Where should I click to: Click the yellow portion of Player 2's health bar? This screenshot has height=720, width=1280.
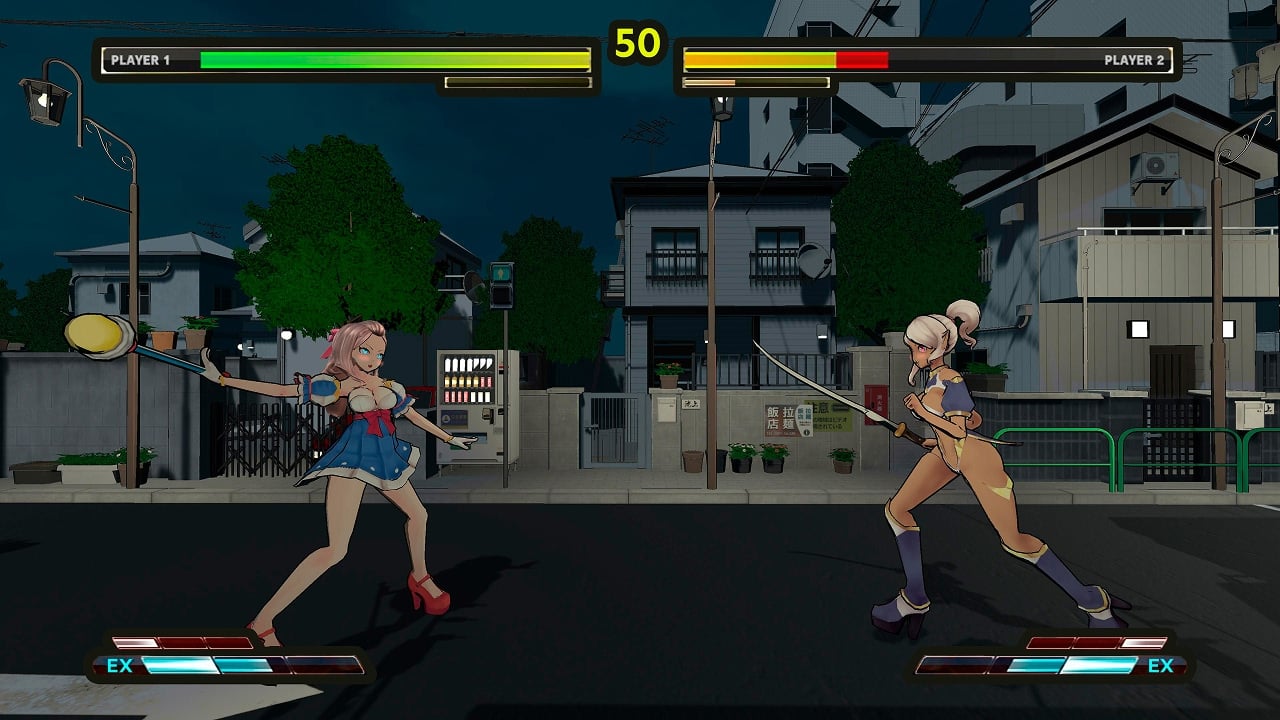[x=760, y=58]
